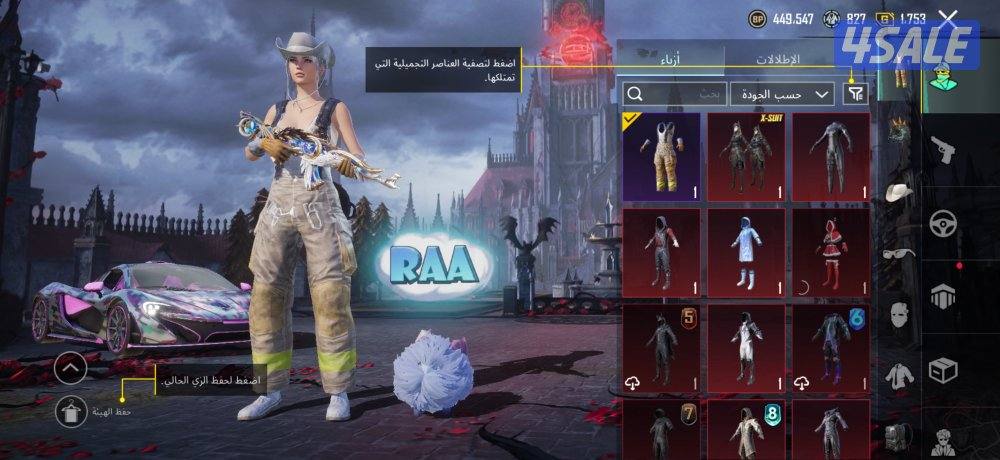Select the red Santa dress outfit
1000x460 pixels.
click(831, 252)
